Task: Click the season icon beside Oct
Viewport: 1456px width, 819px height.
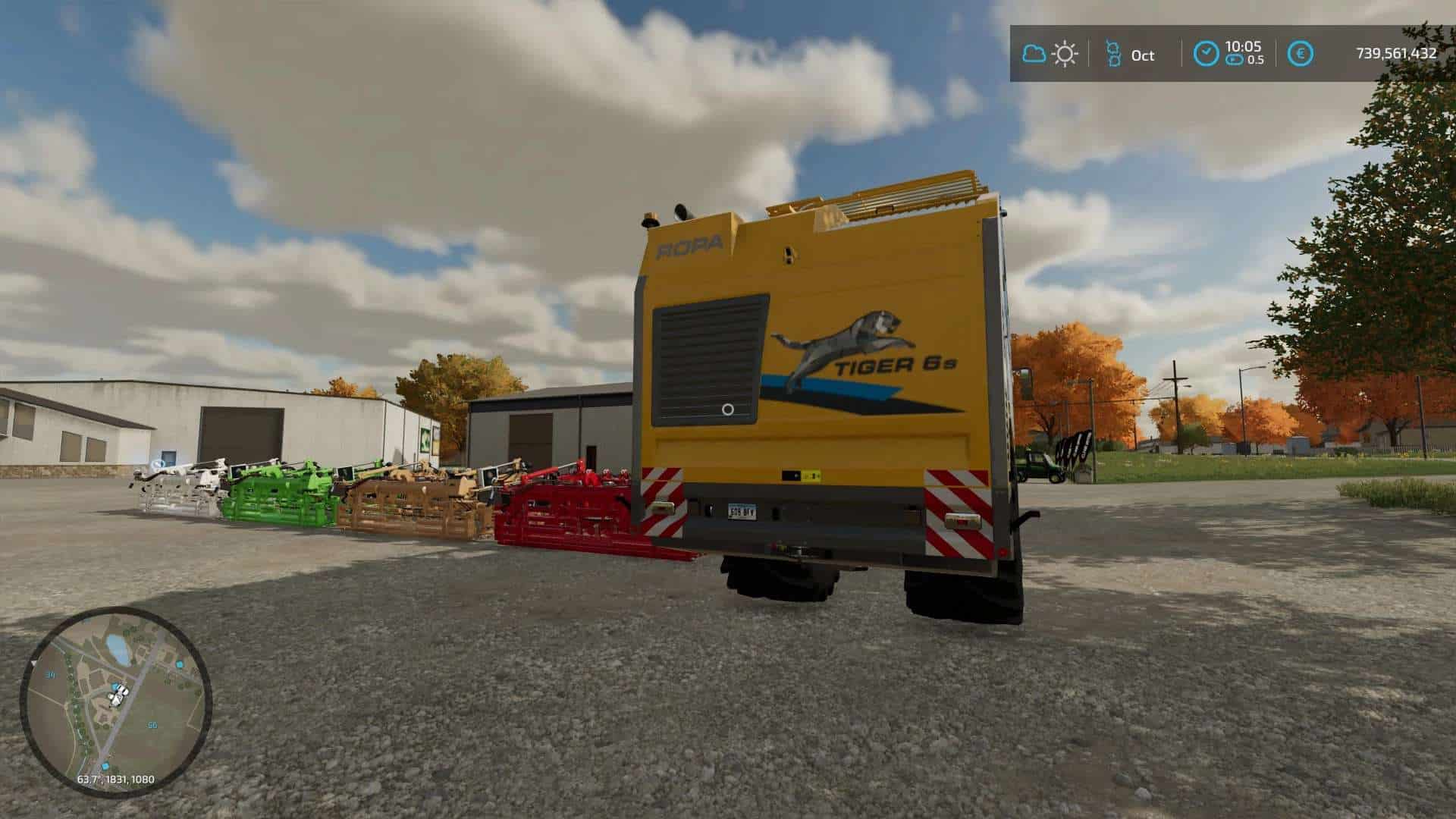Action: (1114, 53)
